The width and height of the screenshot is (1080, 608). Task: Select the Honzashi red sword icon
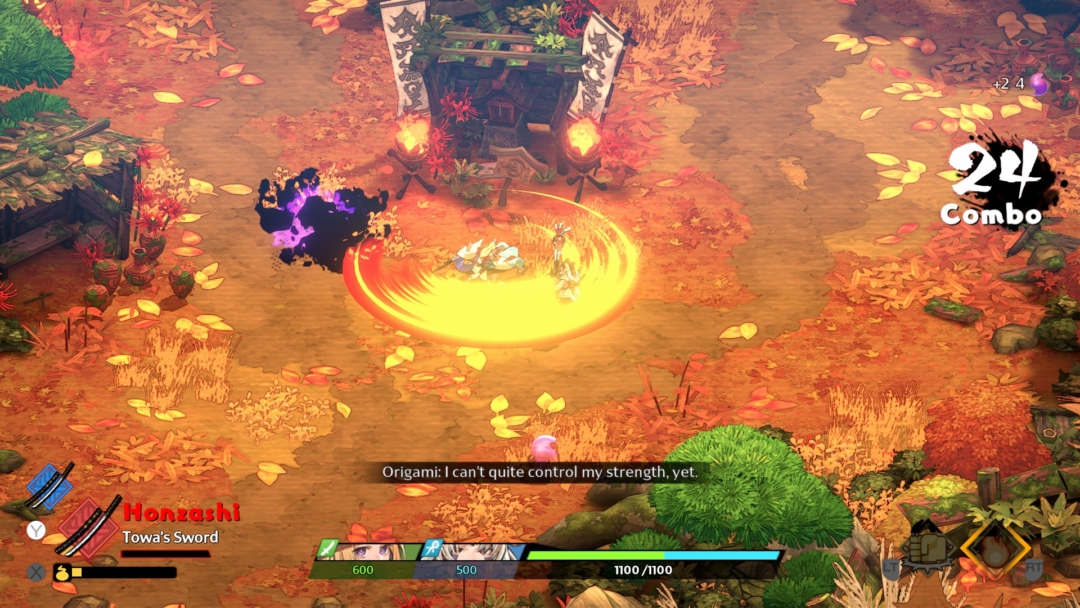[x=88, y=524]
